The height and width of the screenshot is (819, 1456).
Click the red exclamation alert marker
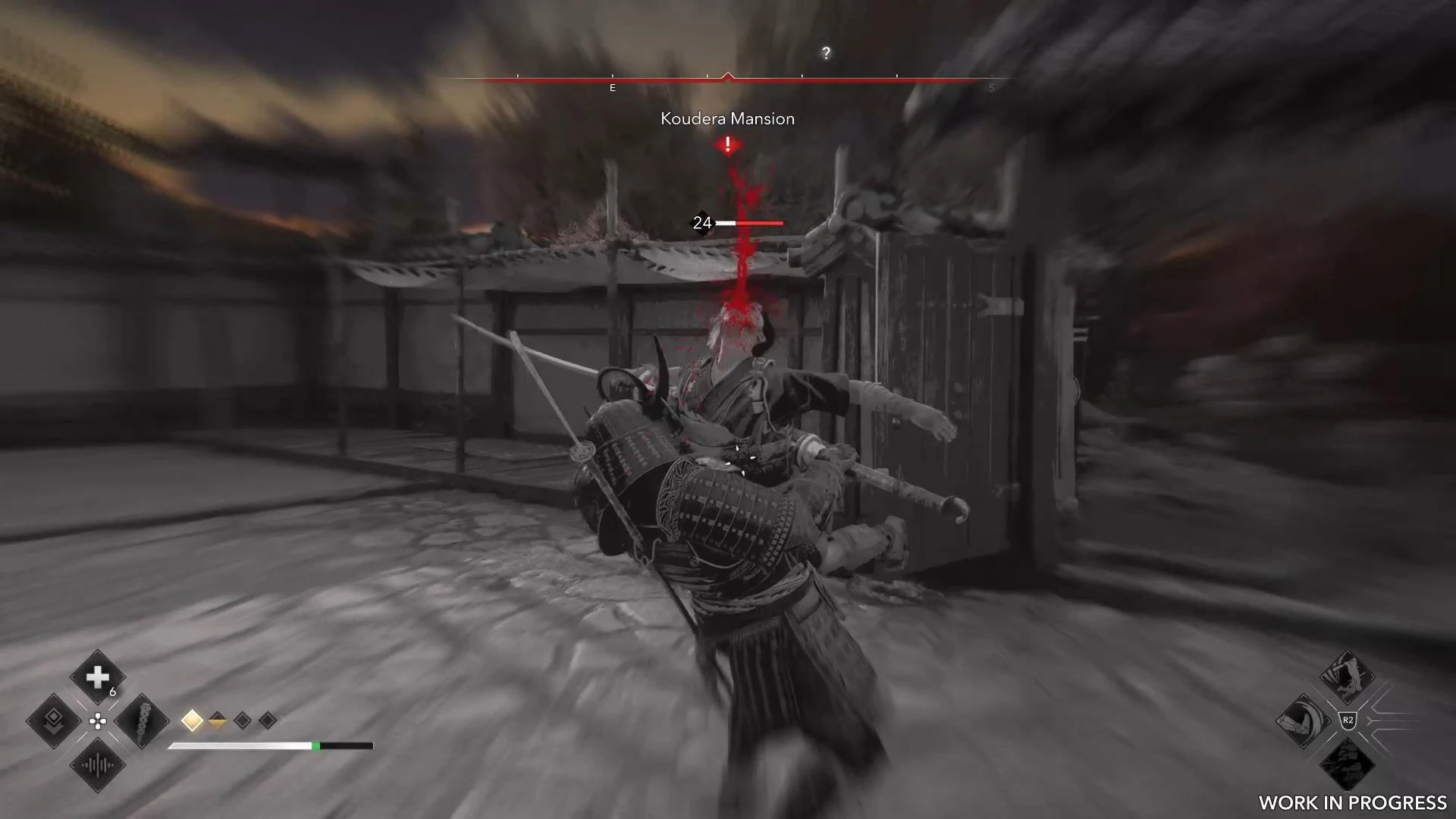click(728, 144)
